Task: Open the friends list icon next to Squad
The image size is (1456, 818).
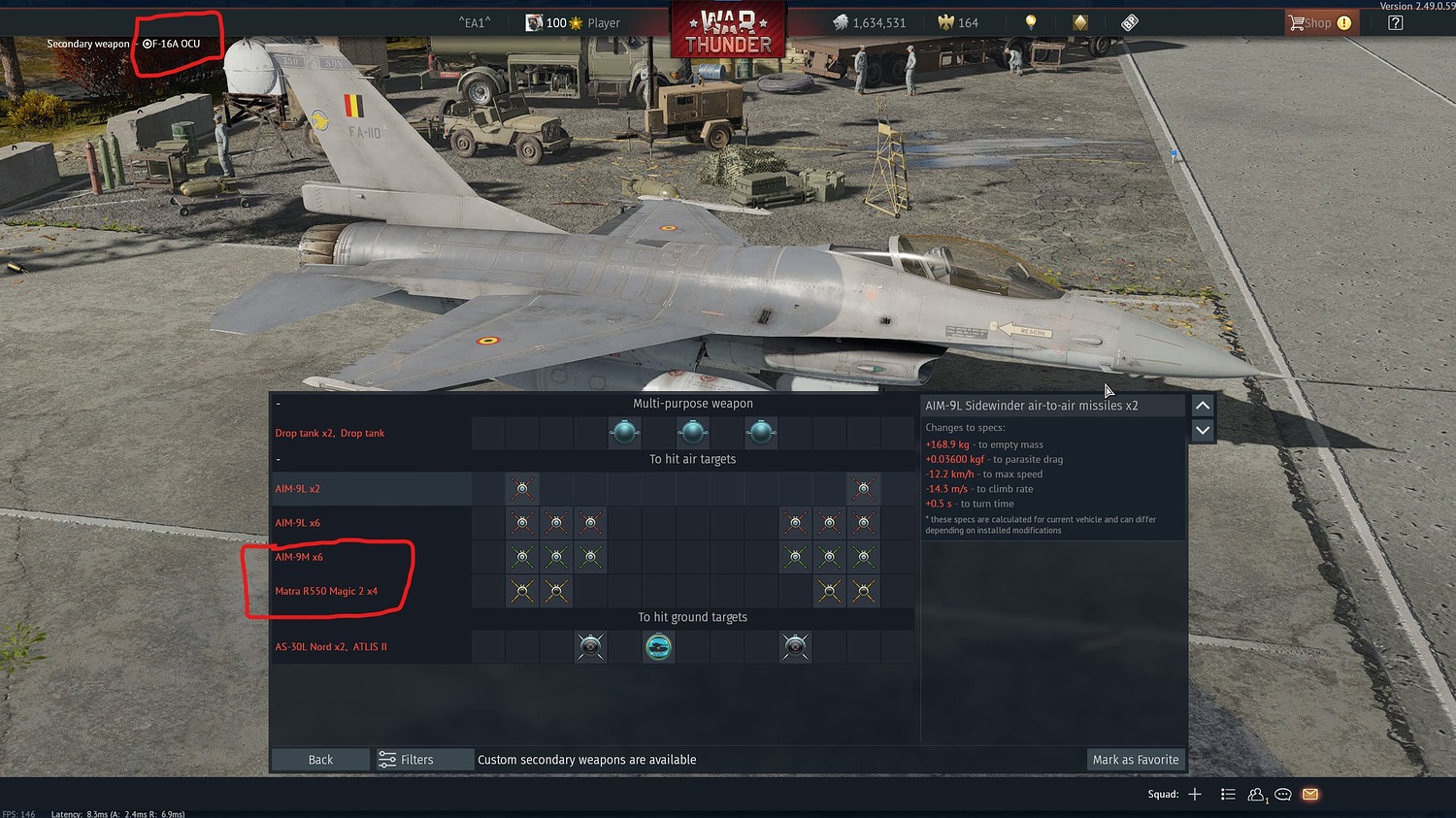Action: 1255,794
